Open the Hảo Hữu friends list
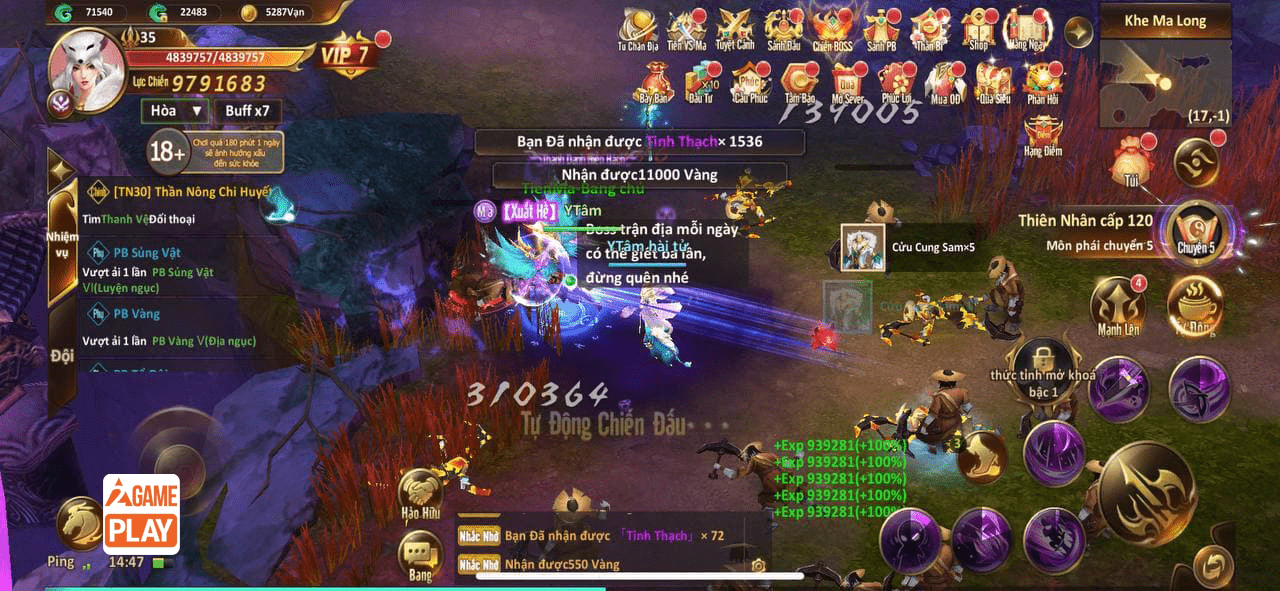 tap(421, 494)
